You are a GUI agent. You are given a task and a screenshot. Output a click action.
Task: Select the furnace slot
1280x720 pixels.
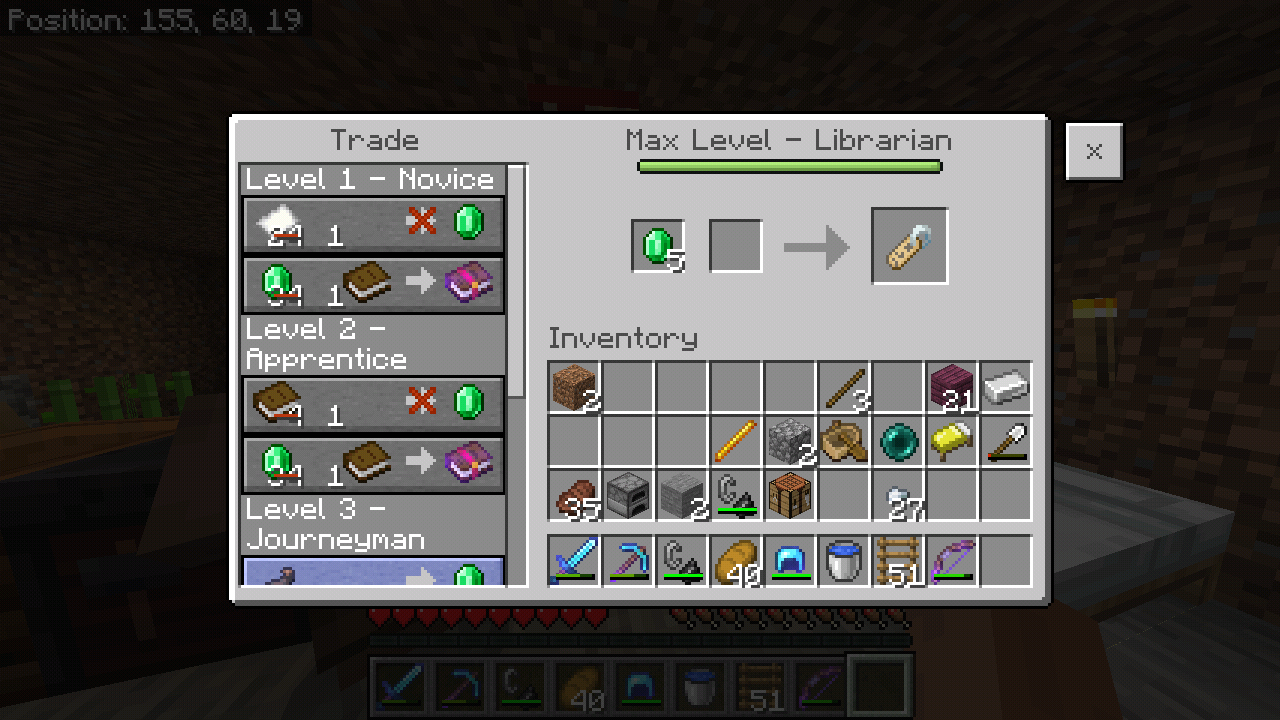(628, 496)
